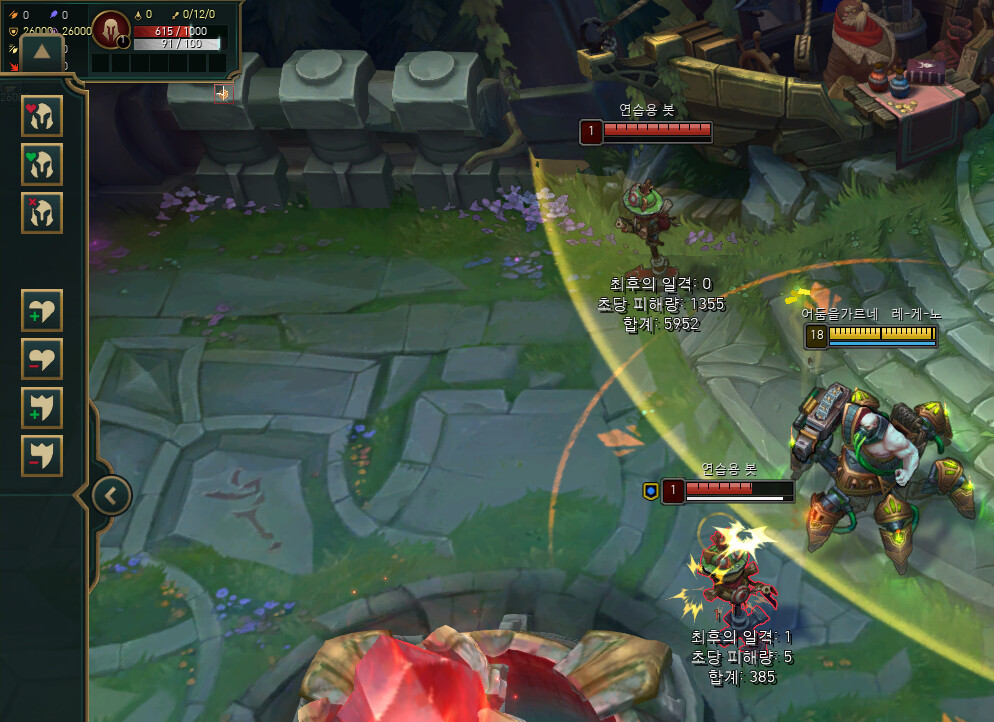Viewport: 994px width, 722px height.
Task: Collapse the side panel with the left arrow
Action: coord(111,494)
